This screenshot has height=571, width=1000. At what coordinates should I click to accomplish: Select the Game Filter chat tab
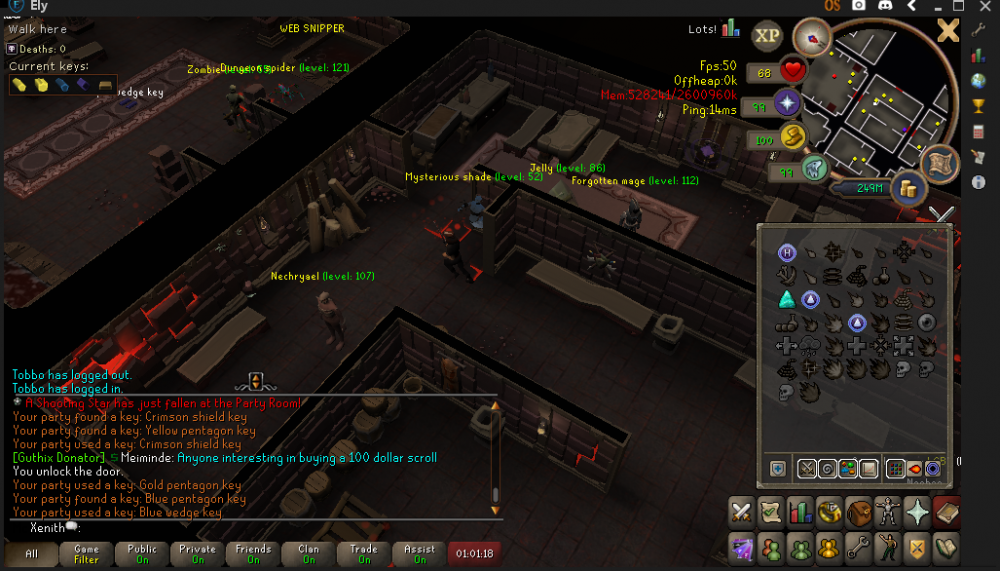(x=87, y=553)
